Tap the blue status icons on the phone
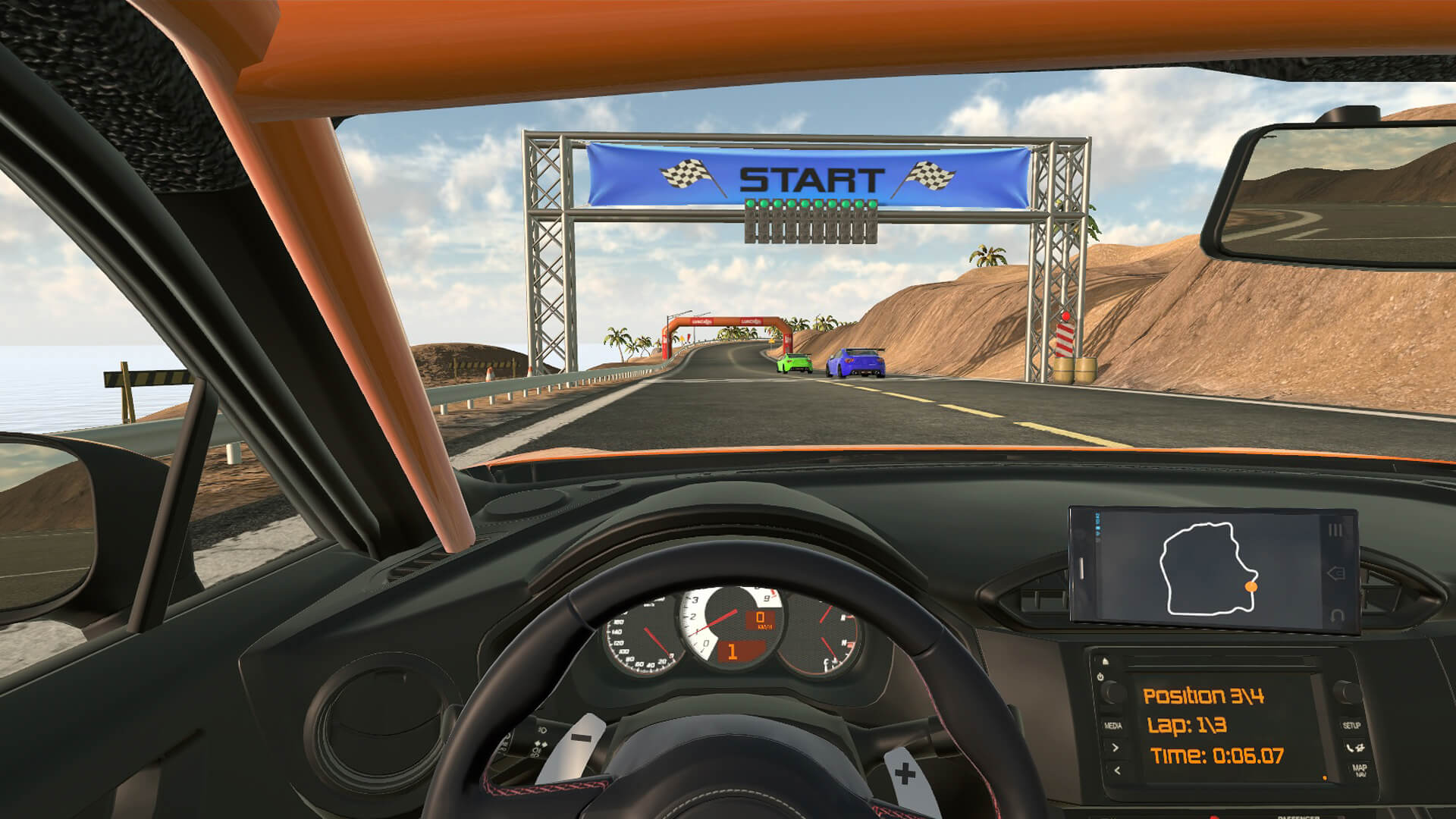1456x819 pixels. [x=1097, y=526]
